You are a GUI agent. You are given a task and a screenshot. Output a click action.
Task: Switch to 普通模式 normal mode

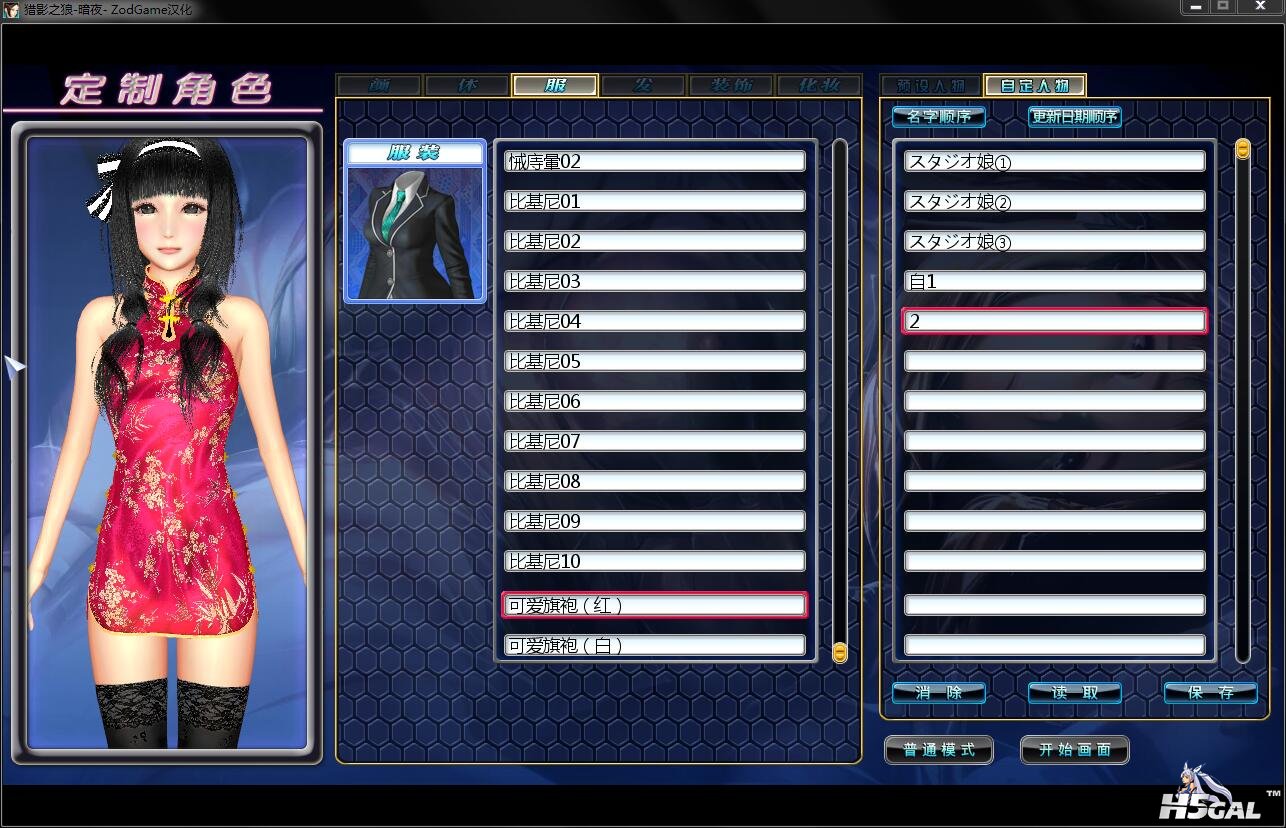[x=938, y=750]
